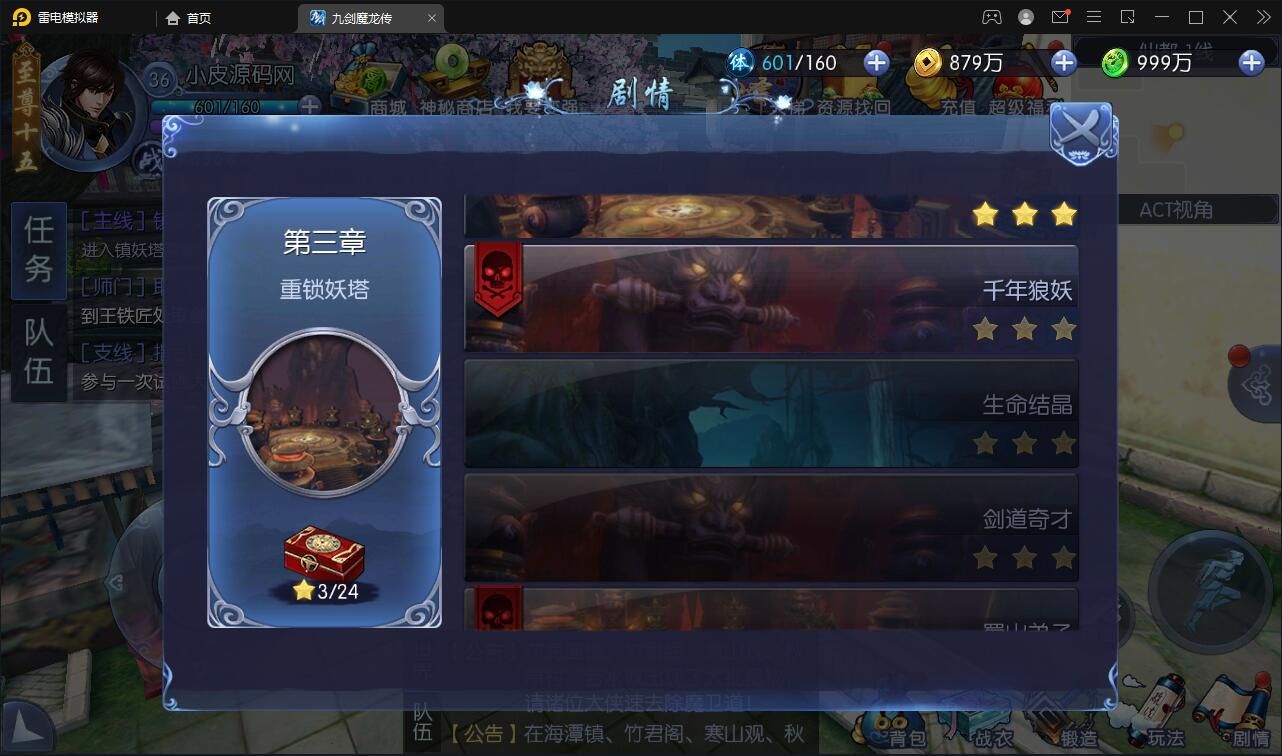1282x756 pixels.
Task: Select the 生命结晶 stage entry
Action: (770, 411)
